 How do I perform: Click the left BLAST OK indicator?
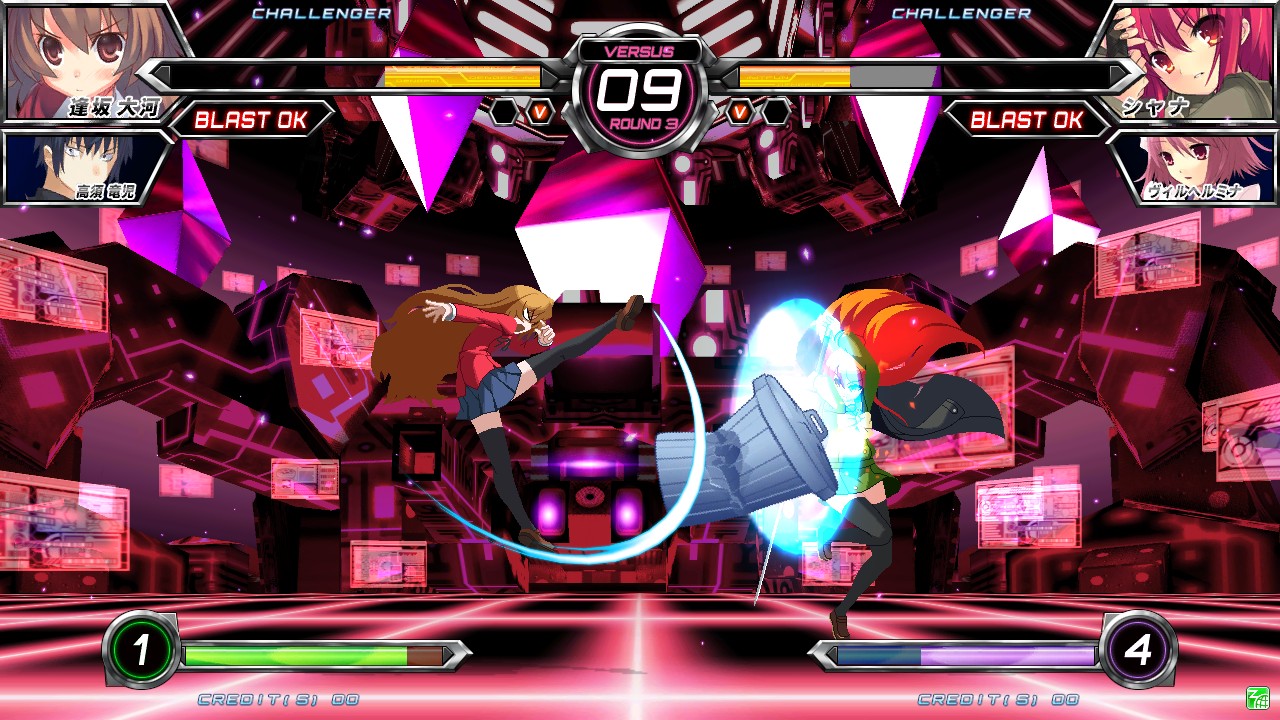coord(253,120)
